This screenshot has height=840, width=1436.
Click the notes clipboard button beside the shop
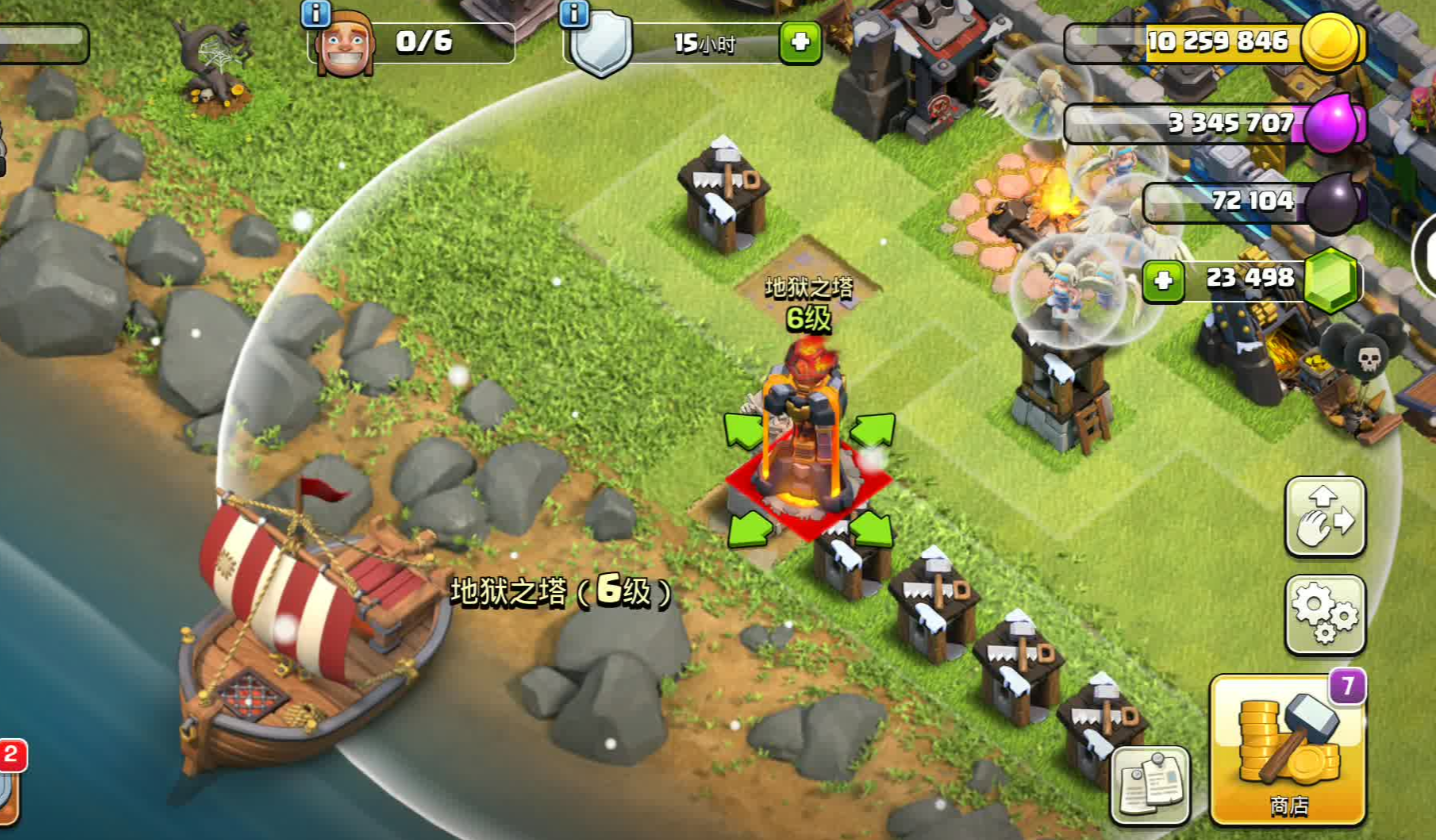pos(1150,783)
